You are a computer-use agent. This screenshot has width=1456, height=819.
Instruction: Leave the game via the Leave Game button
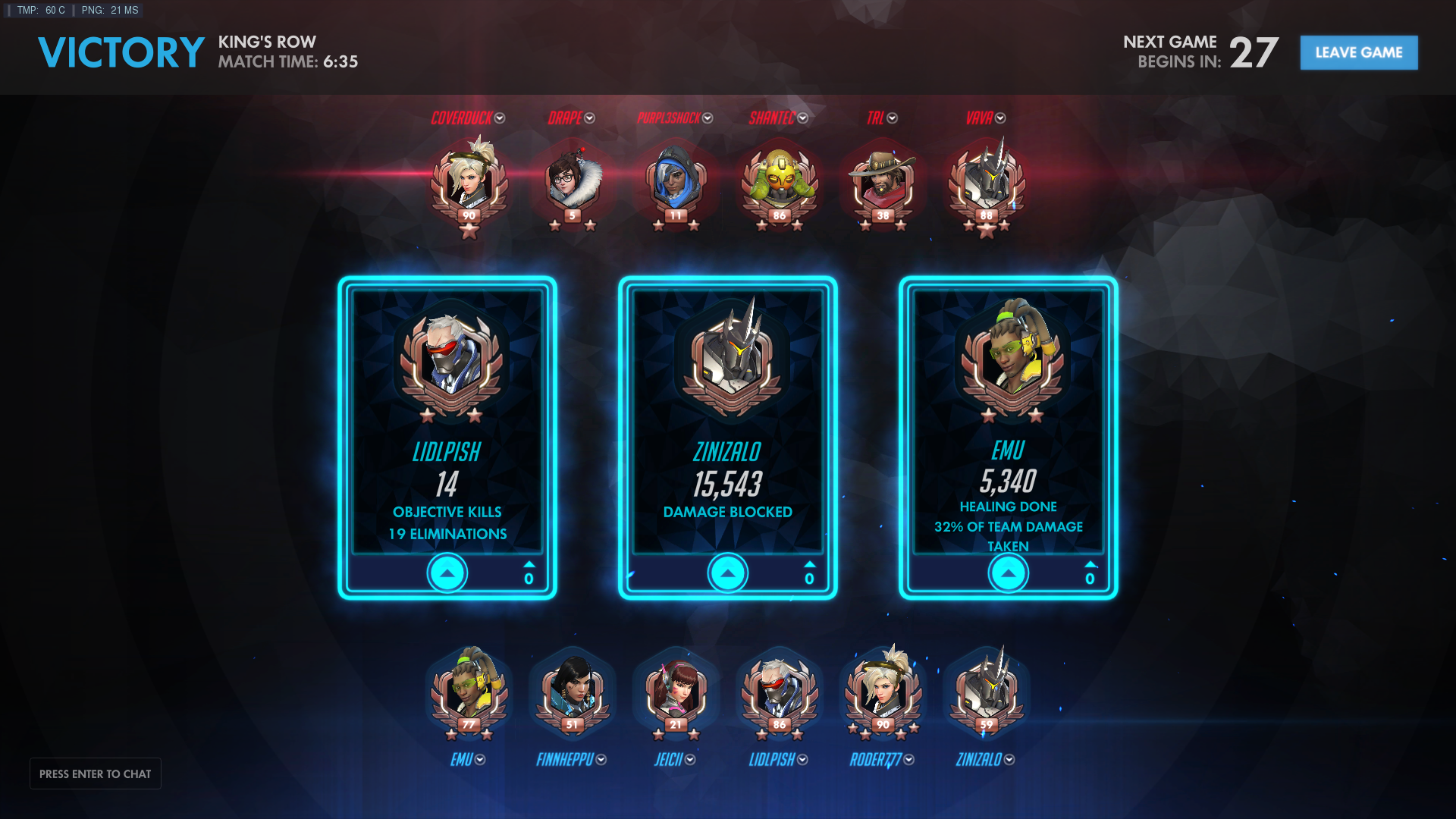coord(1358,52)
